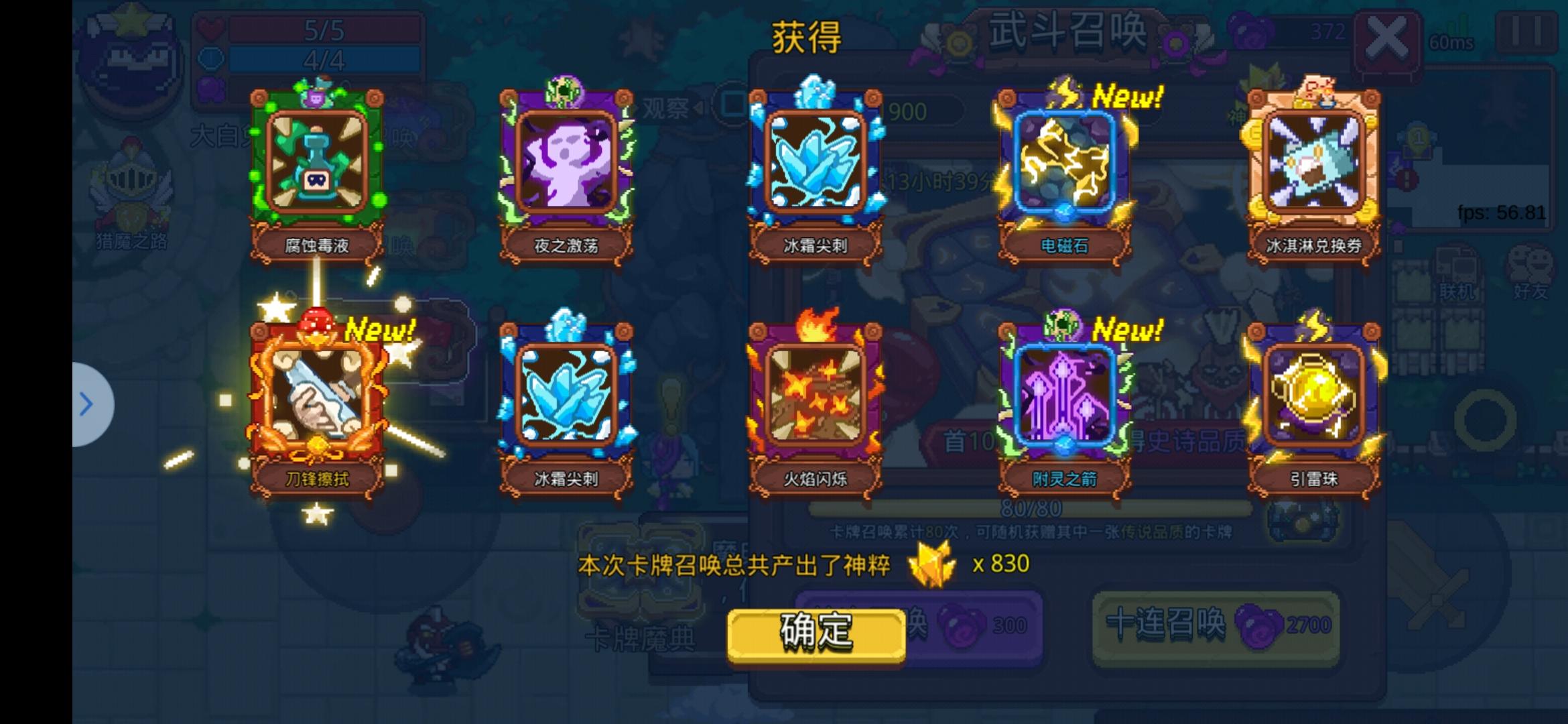The width and height of the screenshot is (1568, 724).
Task: Expand the left side panel with the arrow
Action: (87, 404)
